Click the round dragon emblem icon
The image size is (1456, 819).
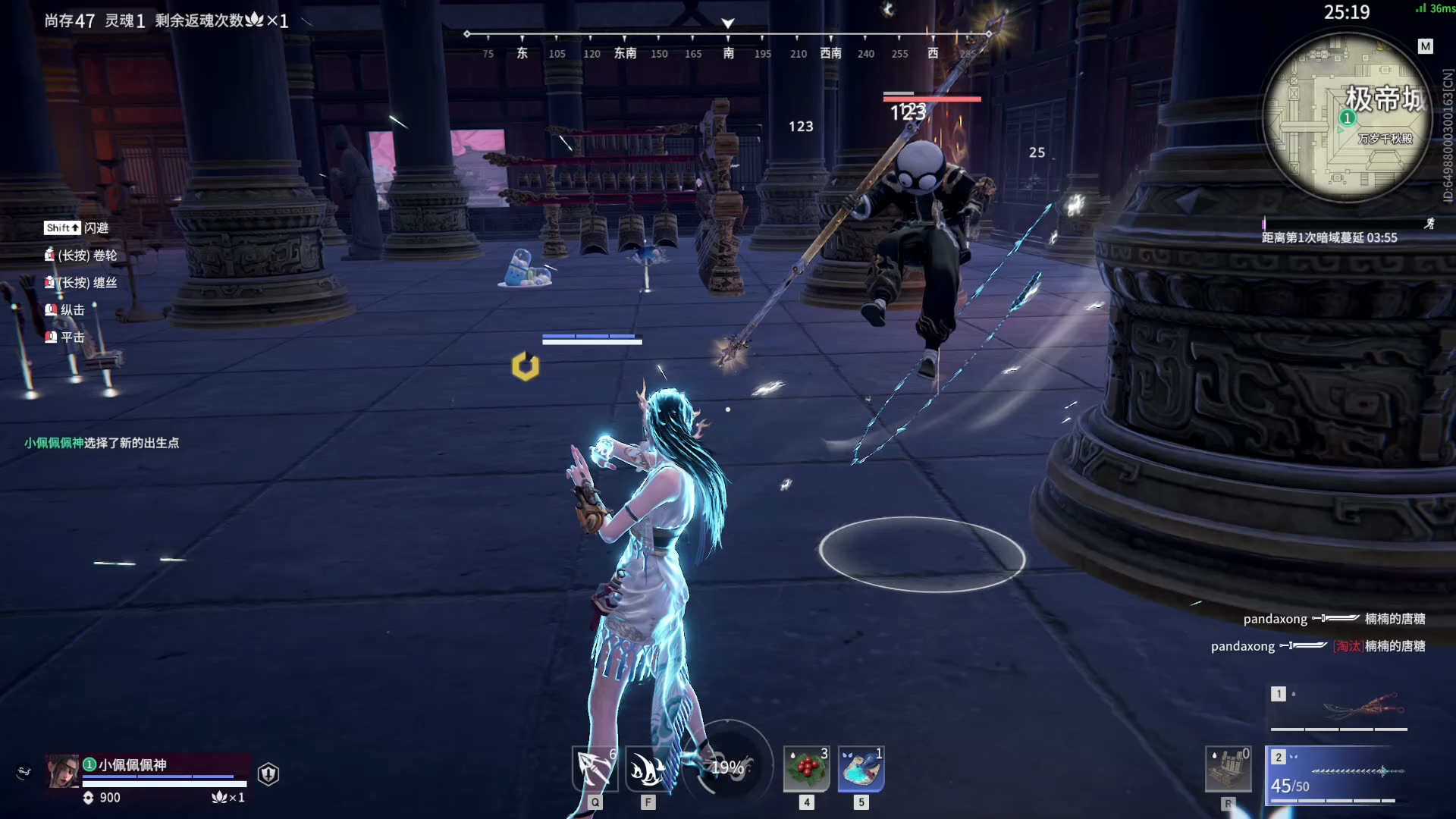click(24, 772)
